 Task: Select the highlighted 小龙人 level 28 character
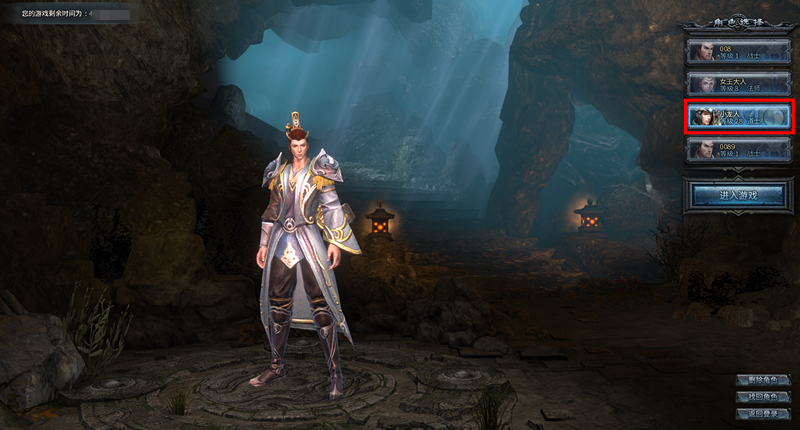(x=739, y=117)
